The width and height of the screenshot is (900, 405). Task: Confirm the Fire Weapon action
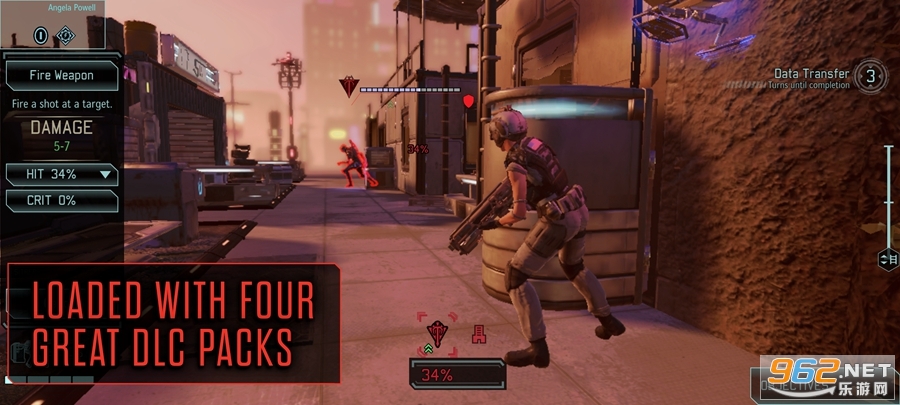[61, 74]
